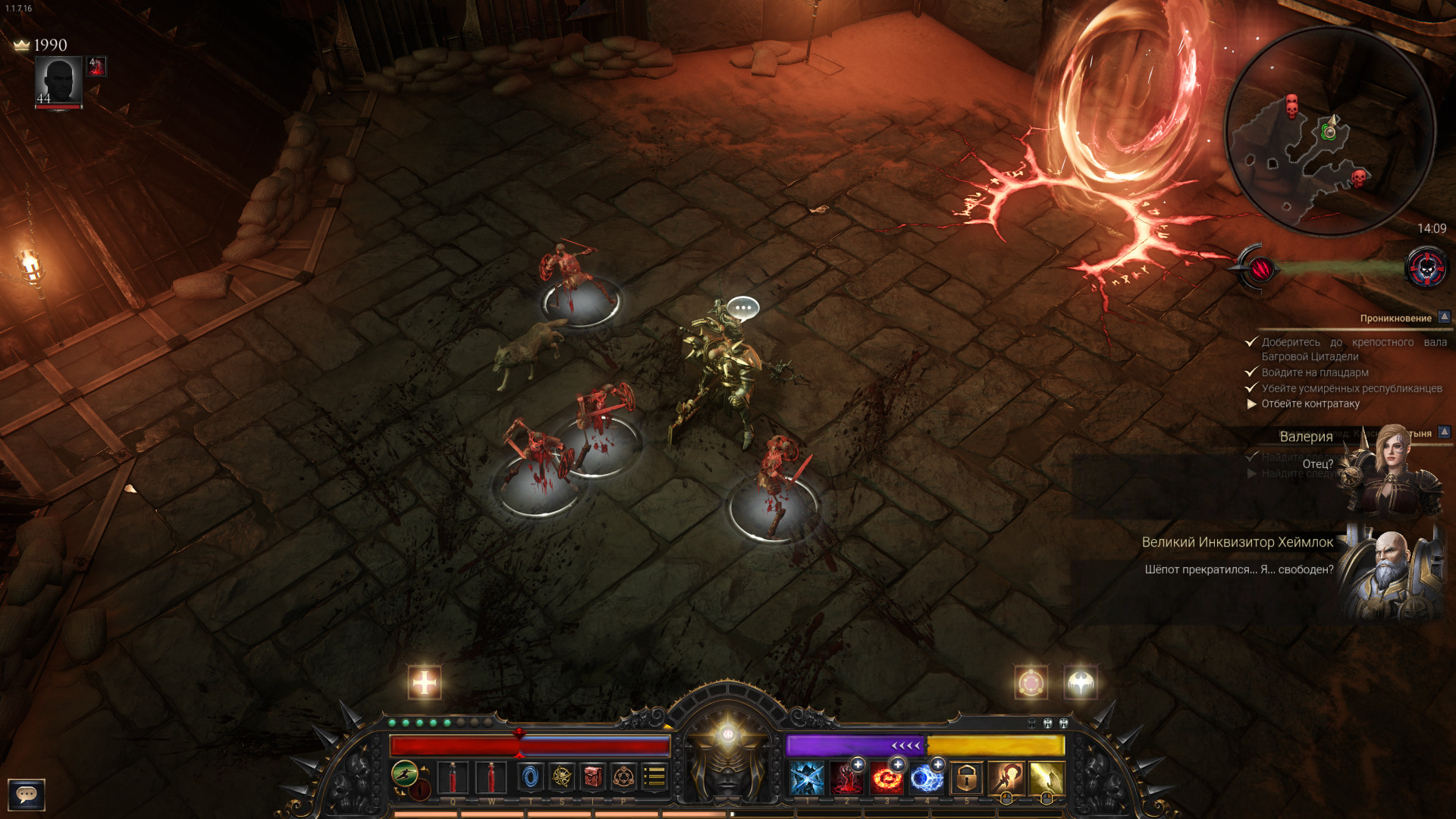Click the winged helmet icon button
This screenshot has width=1456, height=819.
[1081, 683]
